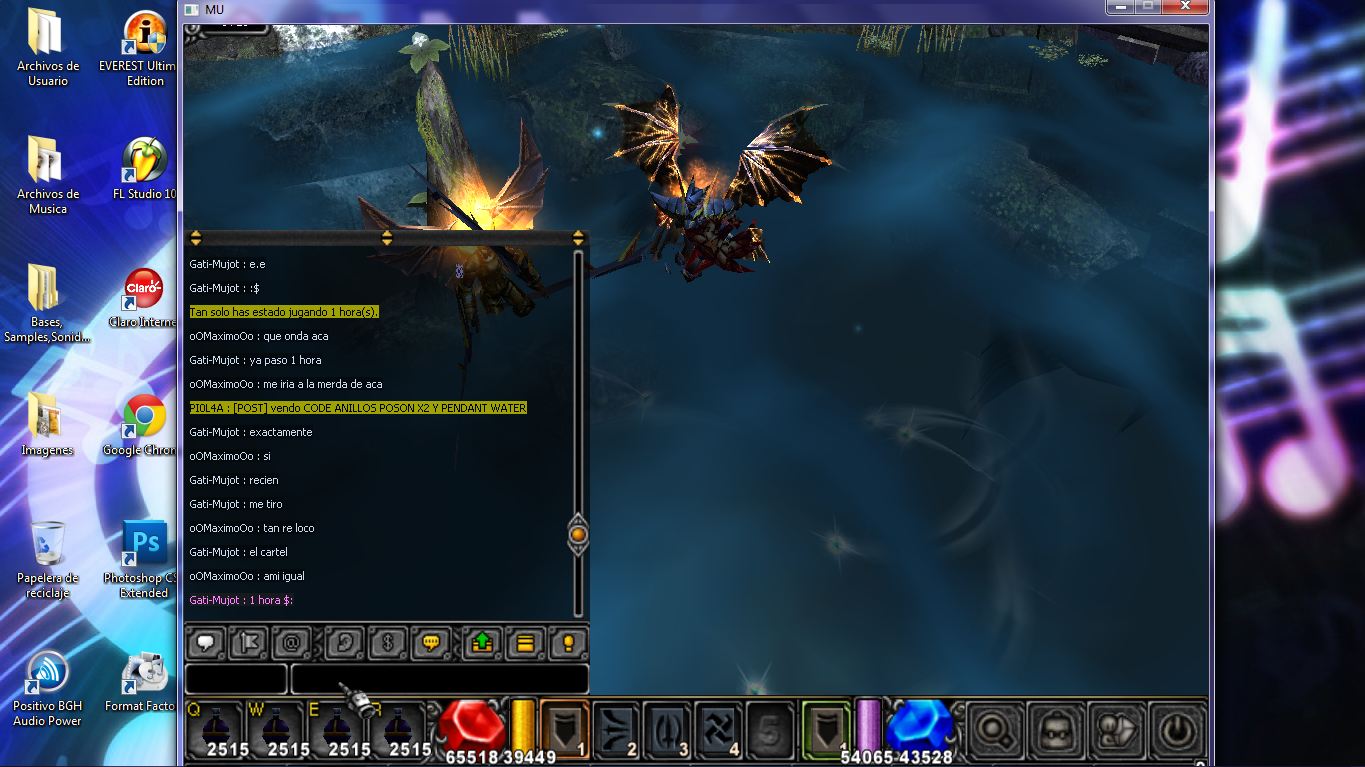The width and height of the screenshot is (1365, 767).
Task: Toggle the yellow speech bubble button
Action: tap(431, 643)
